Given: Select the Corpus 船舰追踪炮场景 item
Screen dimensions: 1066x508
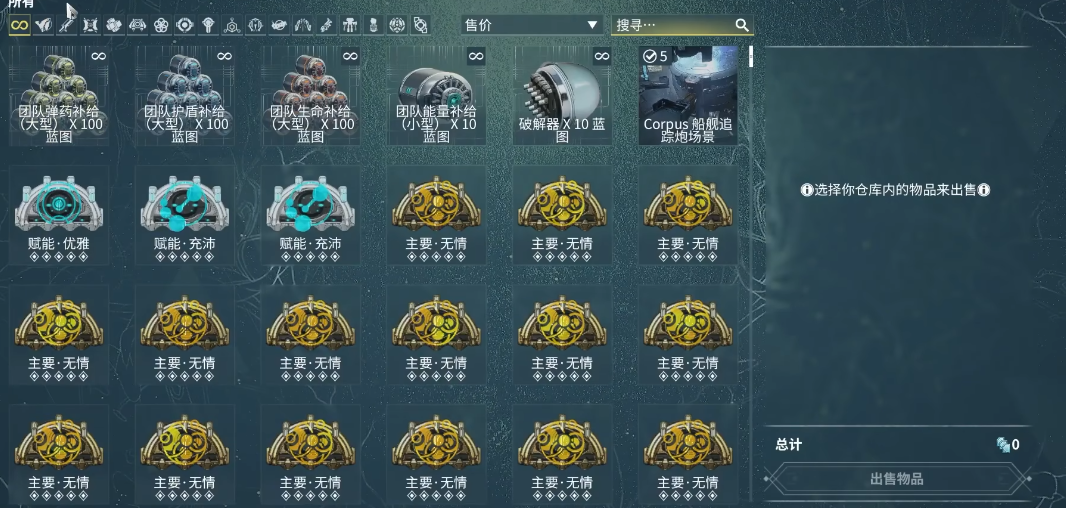Looking at the screenshot, I should (689, 96).
